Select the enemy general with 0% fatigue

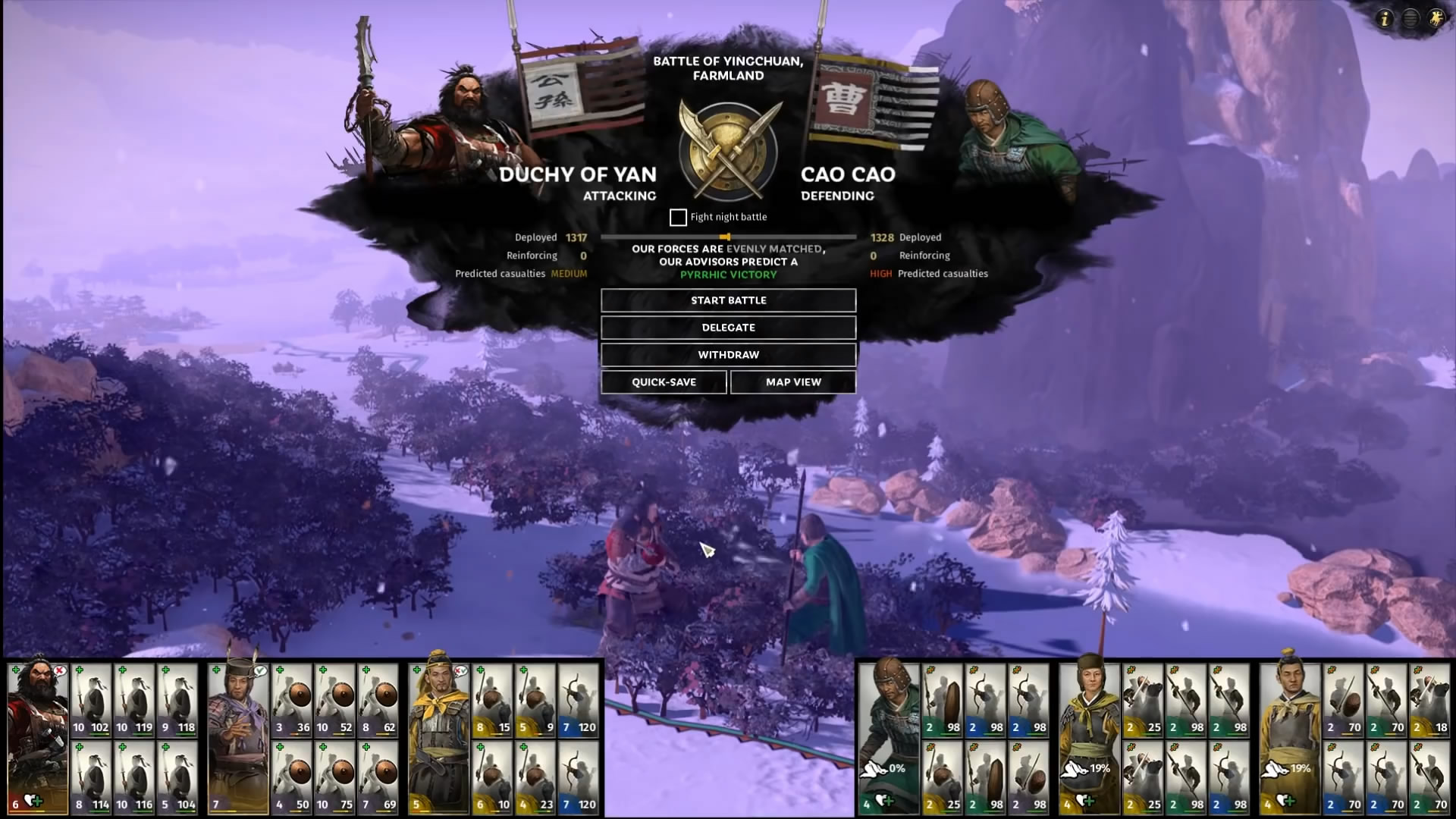pos(888,736)
